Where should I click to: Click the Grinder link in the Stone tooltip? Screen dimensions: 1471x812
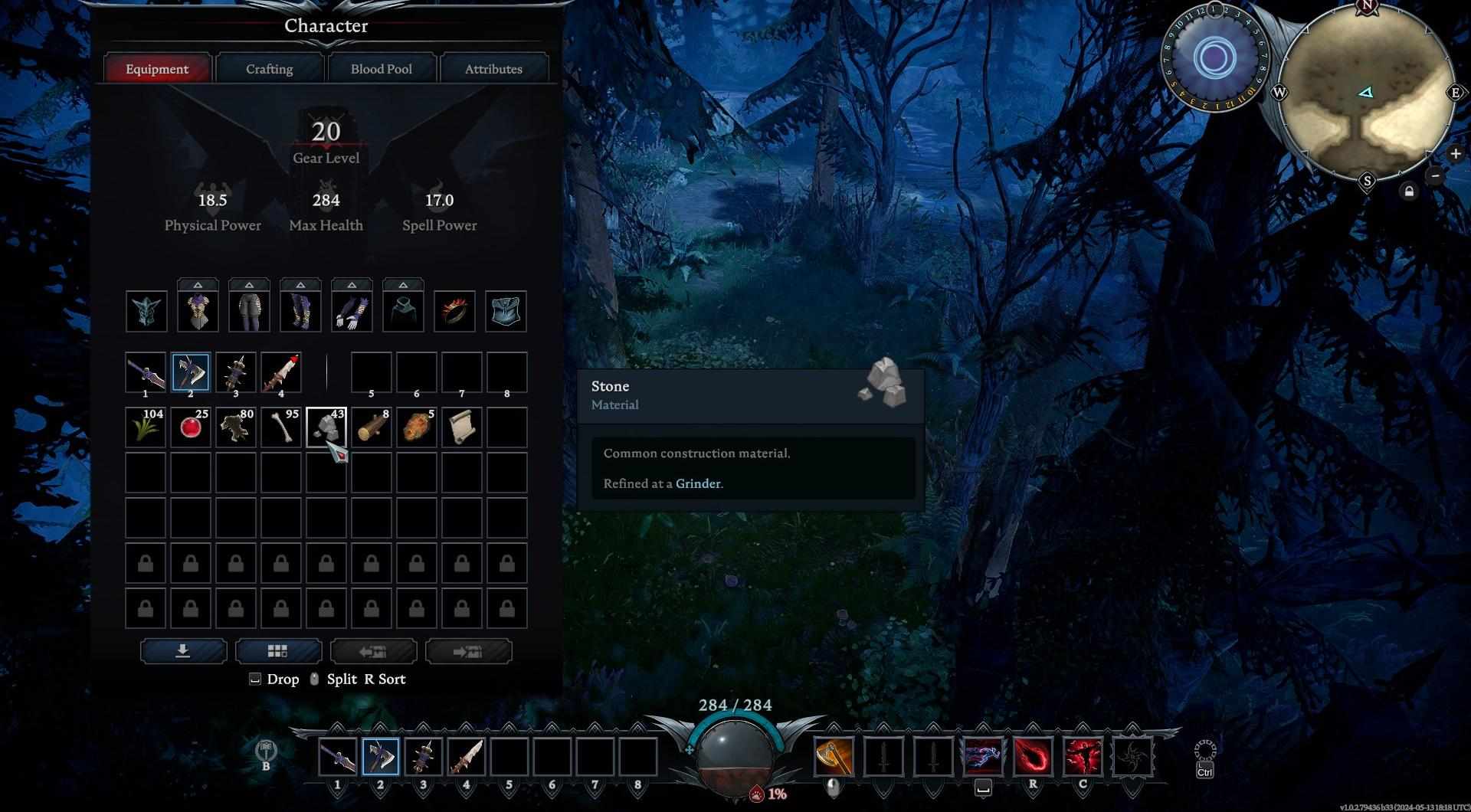(697, 483)
